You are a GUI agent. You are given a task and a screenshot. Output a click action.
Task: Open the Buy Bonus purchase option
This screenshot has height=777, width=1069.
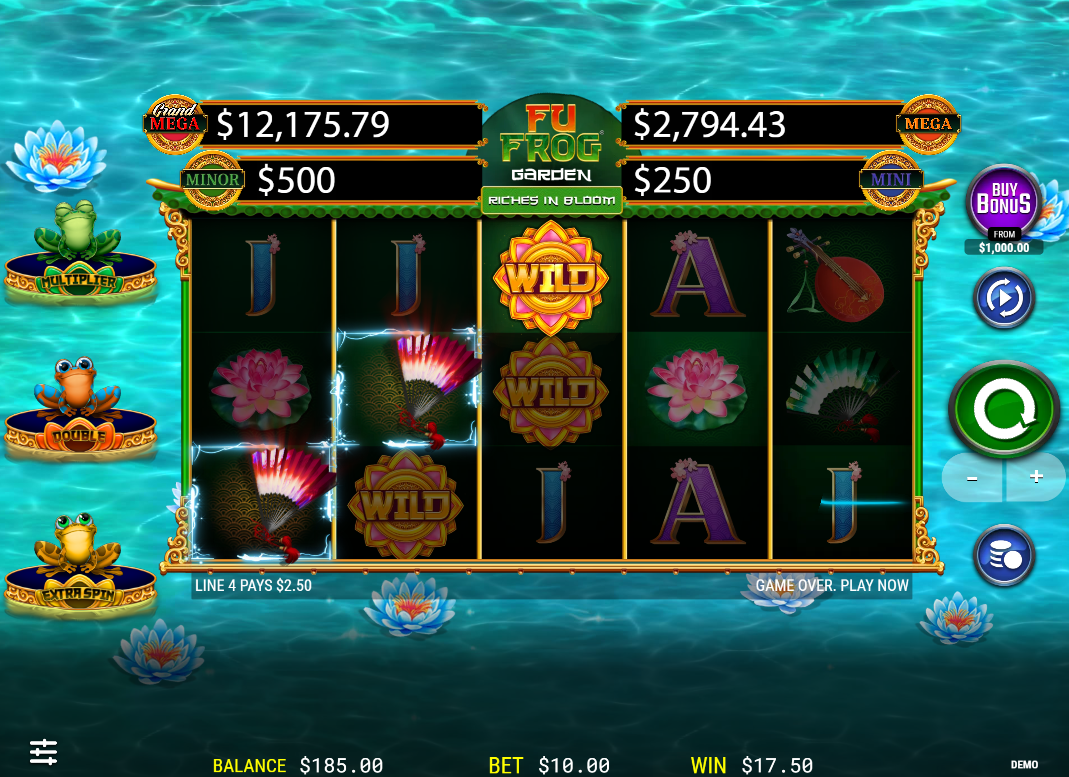tap(1003, 203)
